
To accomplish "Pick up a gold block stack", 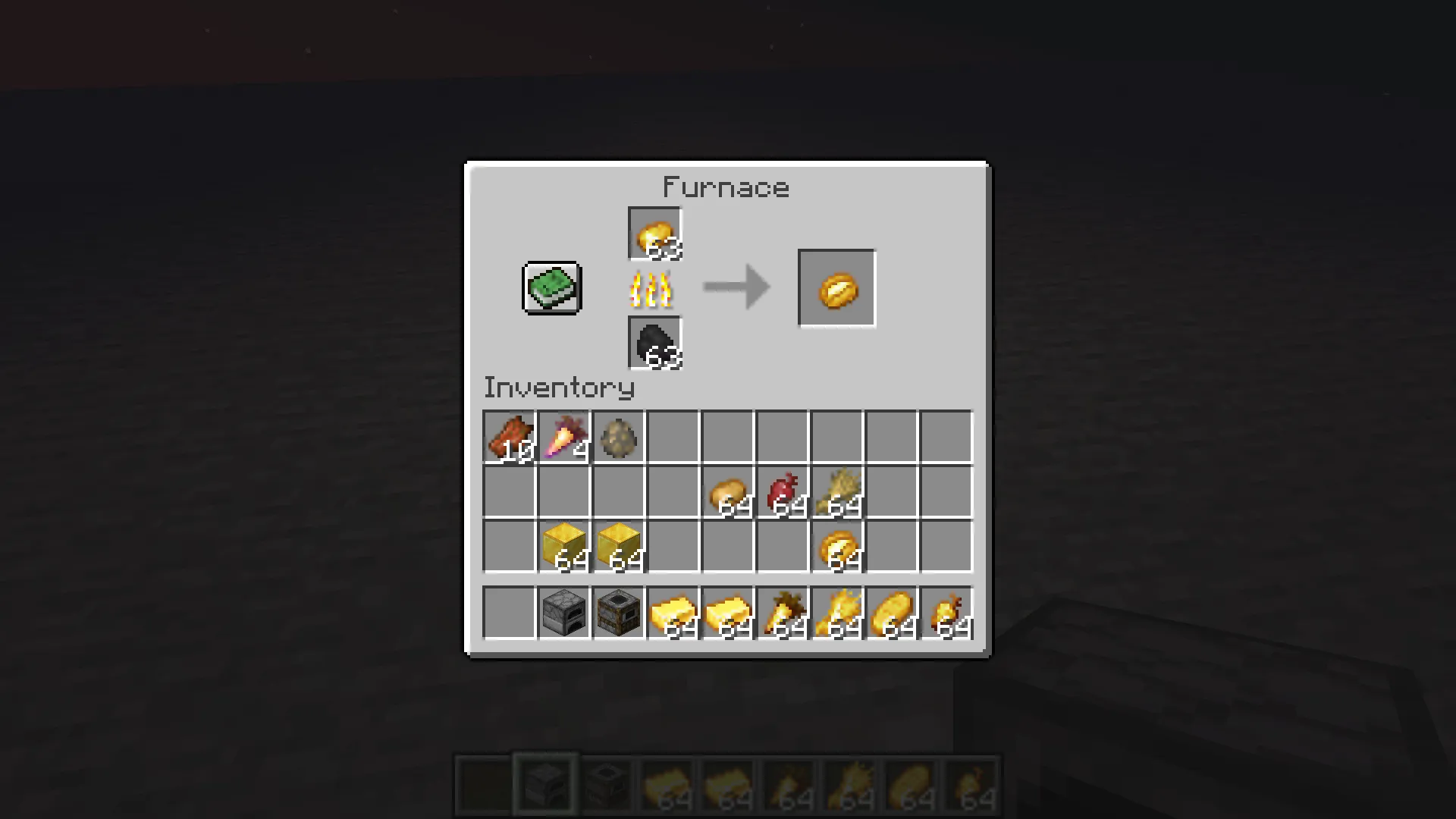I will tap(563, 547).
